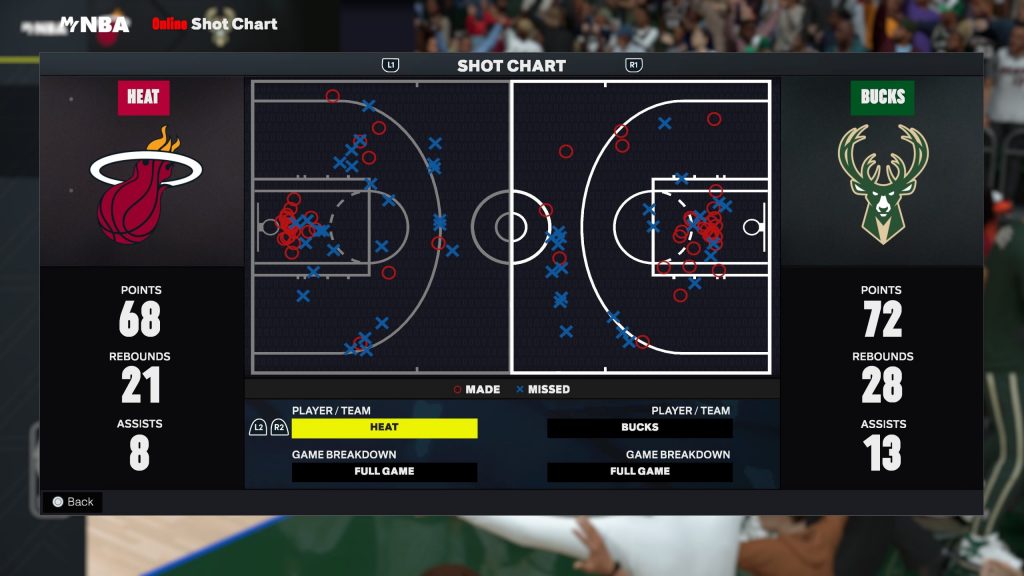Open the Heat side's FULL GAME breakdown

click(384, 472)
